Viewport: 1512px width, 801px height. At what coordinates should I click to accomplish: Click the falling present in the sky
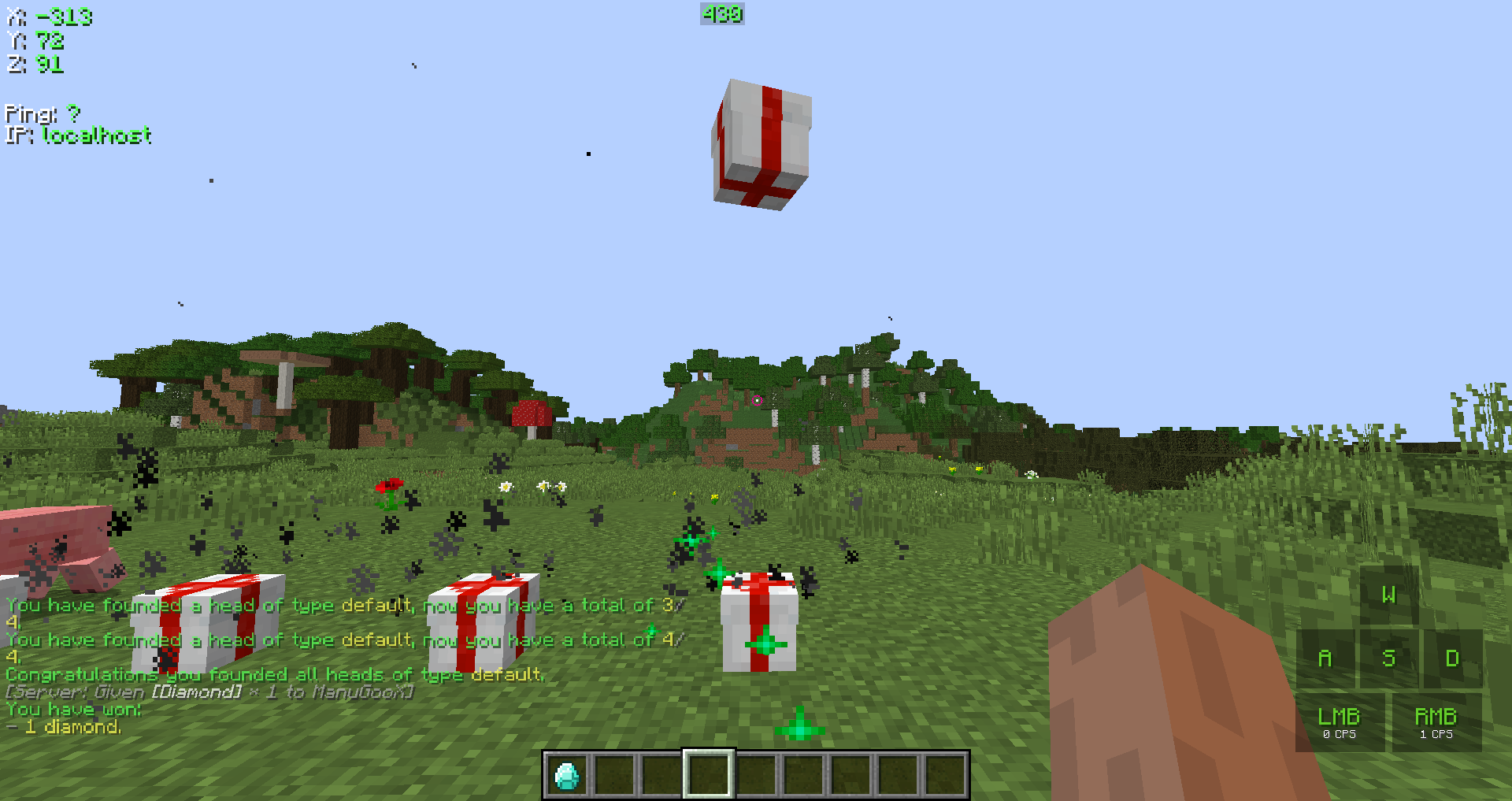point(762,146)
